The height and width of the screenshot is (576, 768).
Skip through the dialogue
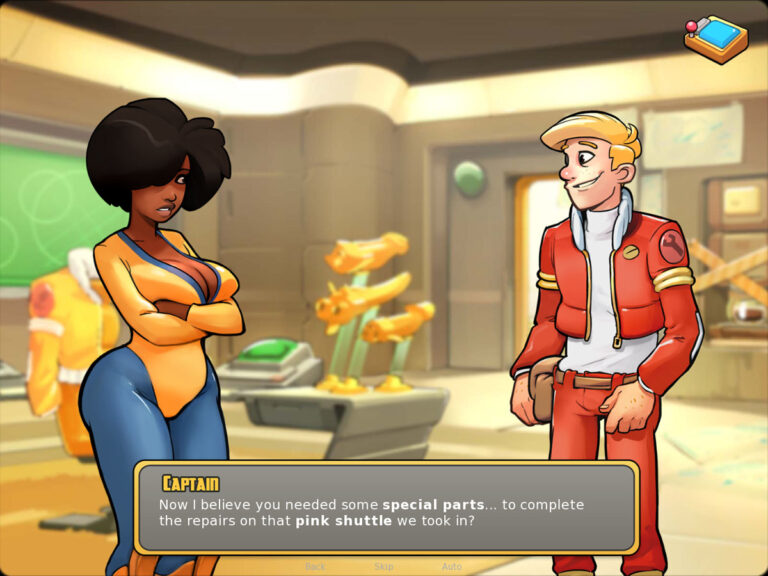(x=383, y=567)
